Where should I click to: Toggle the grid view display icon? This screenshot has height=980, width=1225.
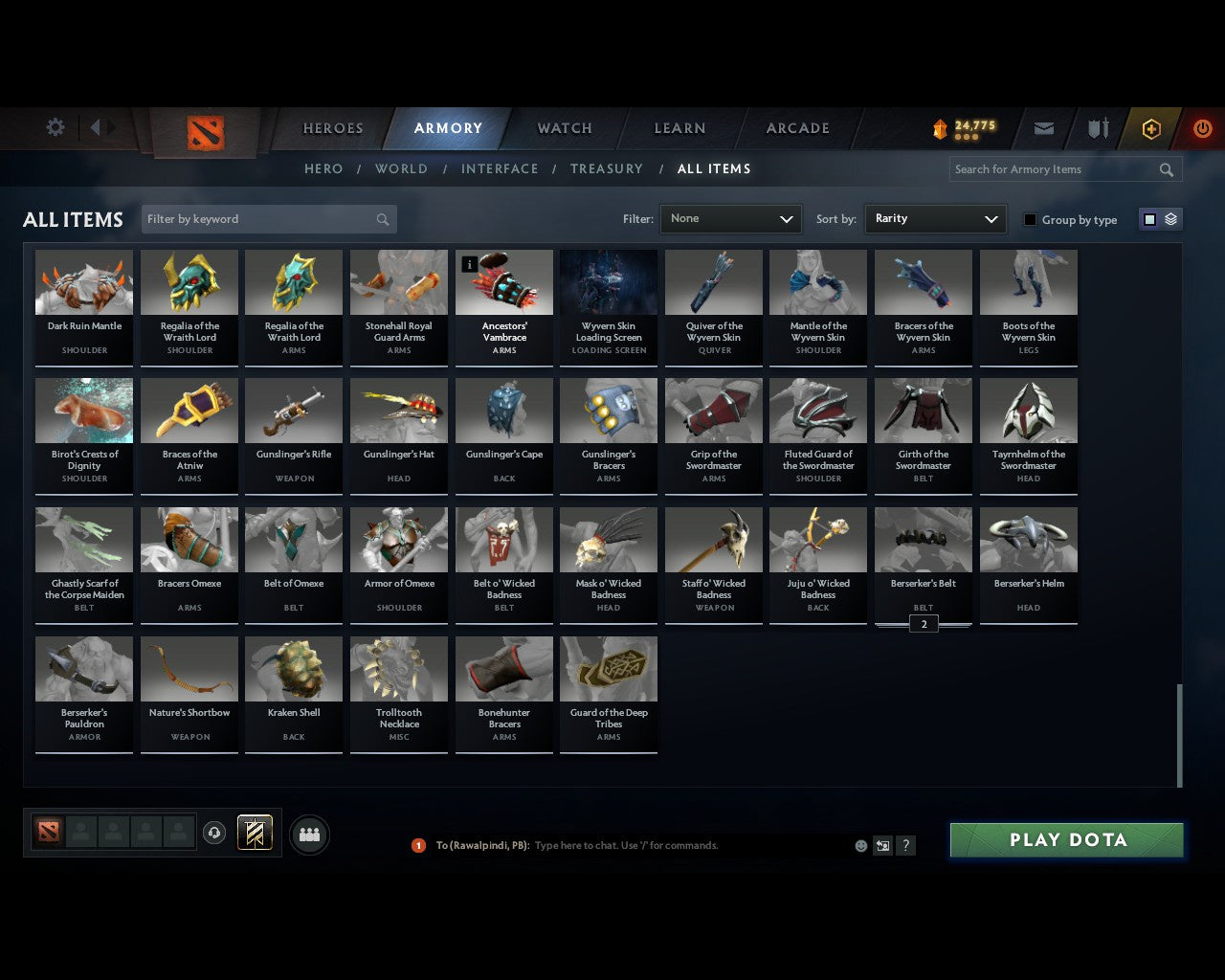coord(1148,218)
